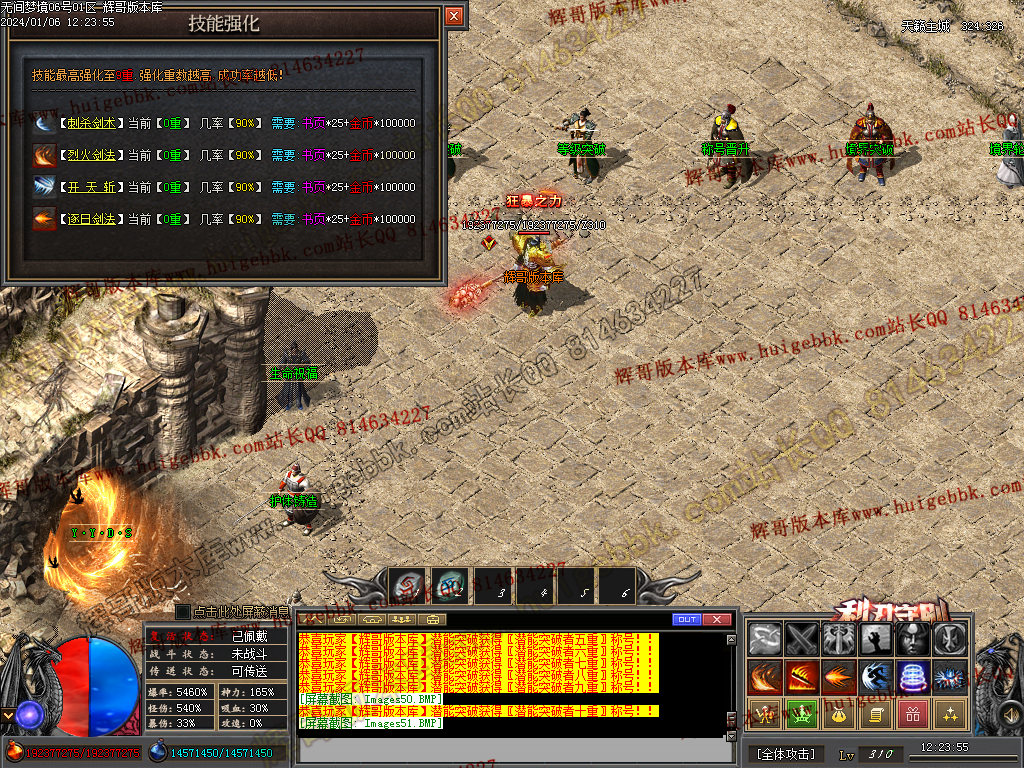Switch the 全体攻击 attack mode
The image size is (1024, 768).
tap(786, 754)
